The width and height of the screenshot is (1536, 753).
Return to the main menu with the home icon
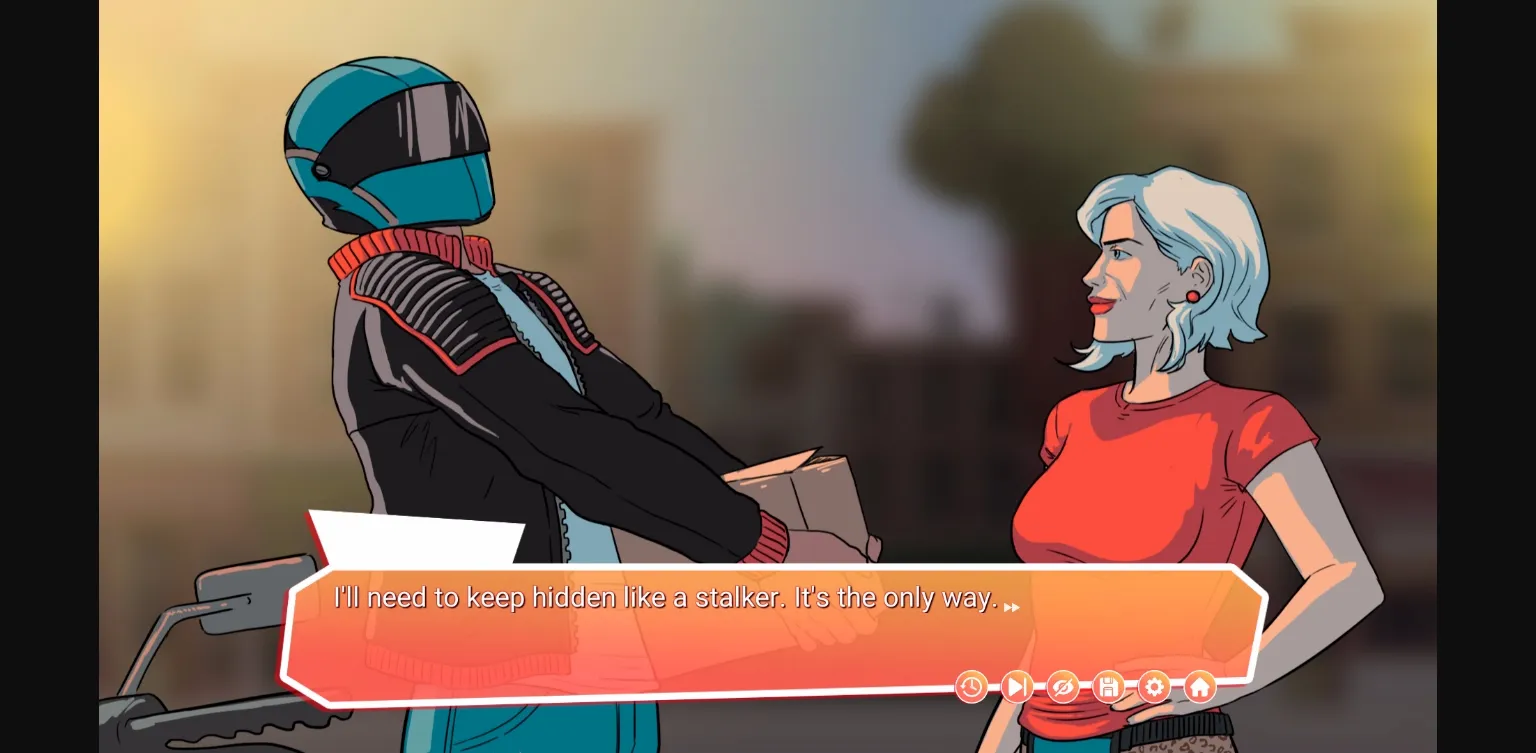(1199, 687)
